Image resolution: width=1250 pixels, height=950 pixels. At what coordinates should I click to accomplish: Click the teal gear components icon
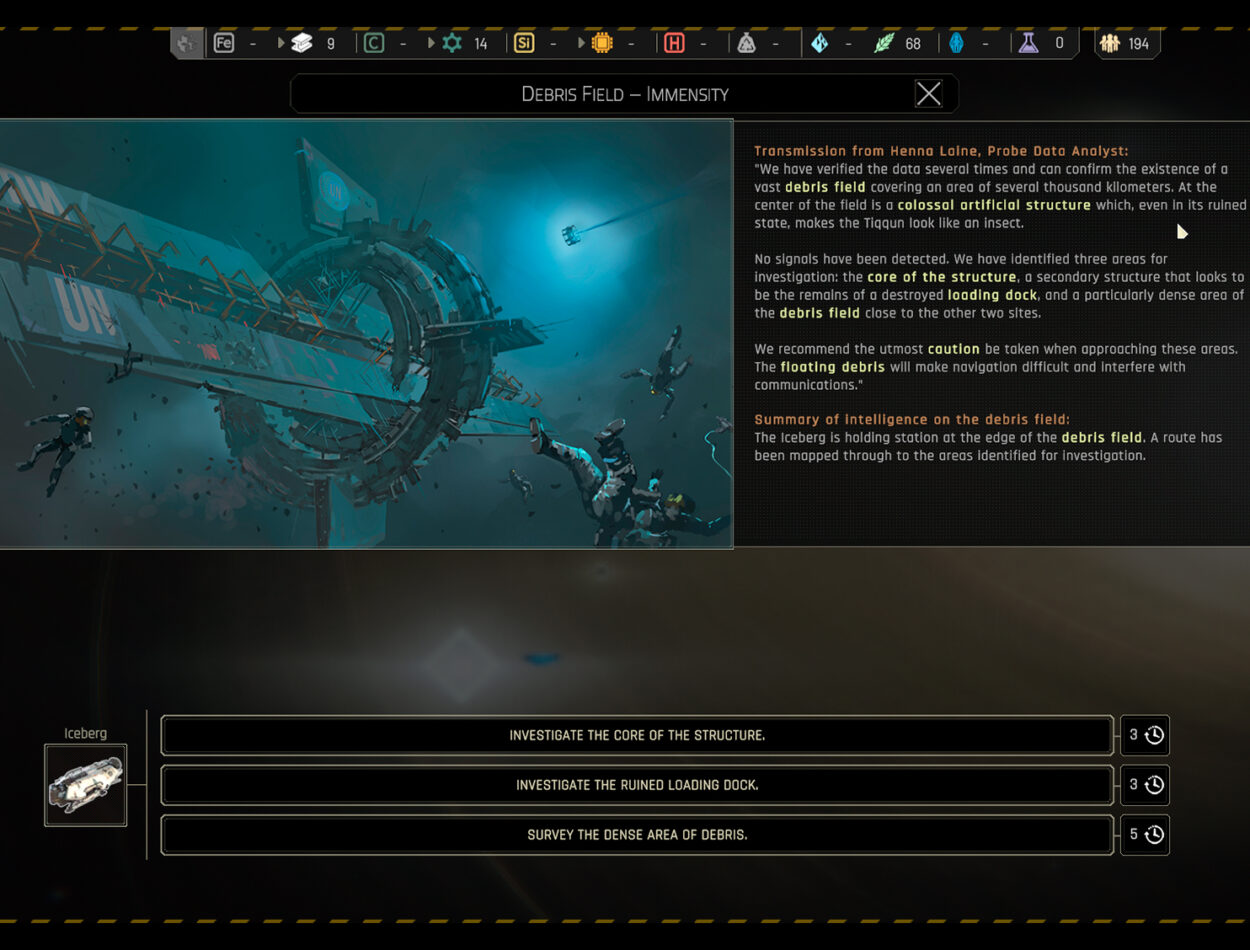452,43
